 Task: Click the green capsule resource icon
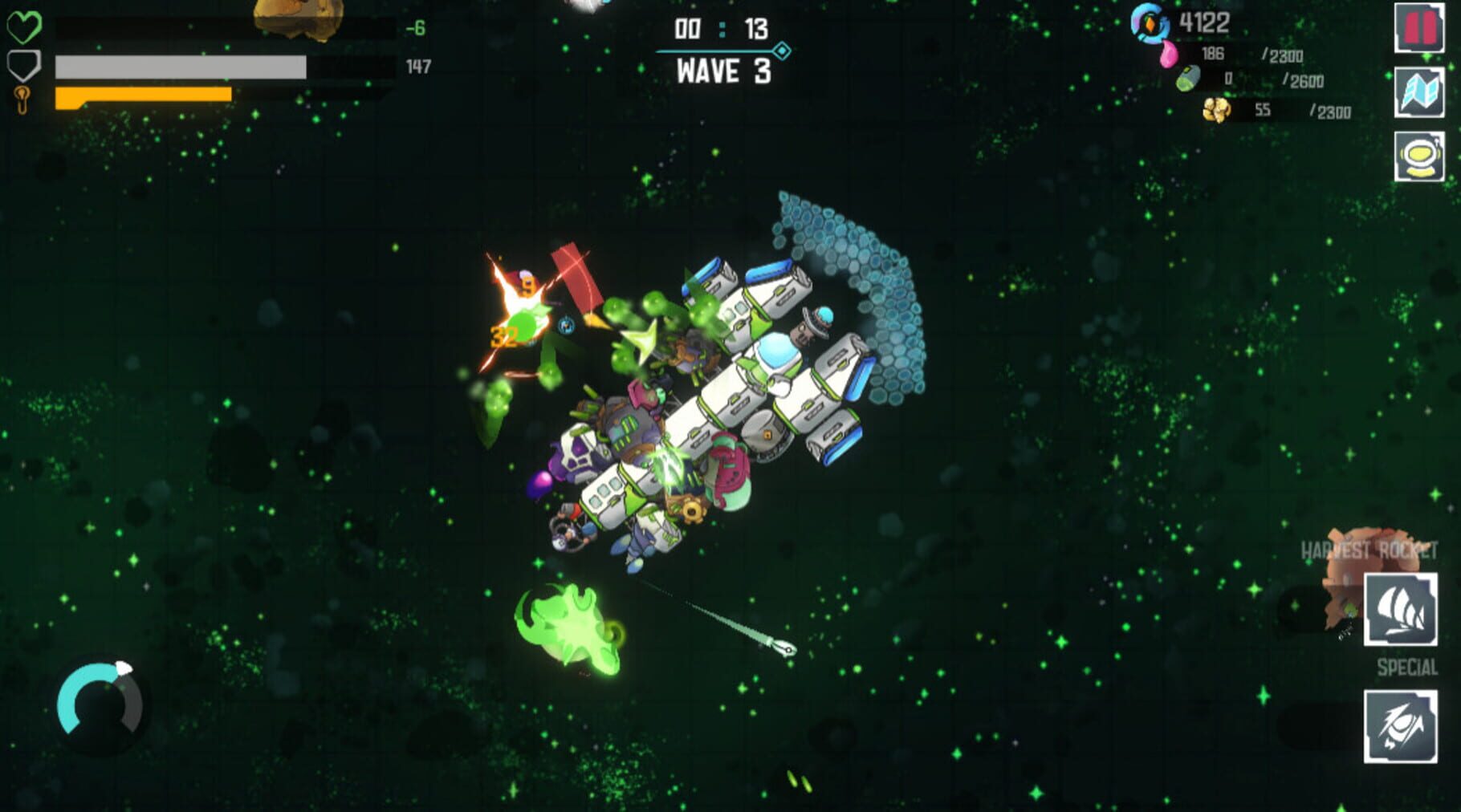1187,79
